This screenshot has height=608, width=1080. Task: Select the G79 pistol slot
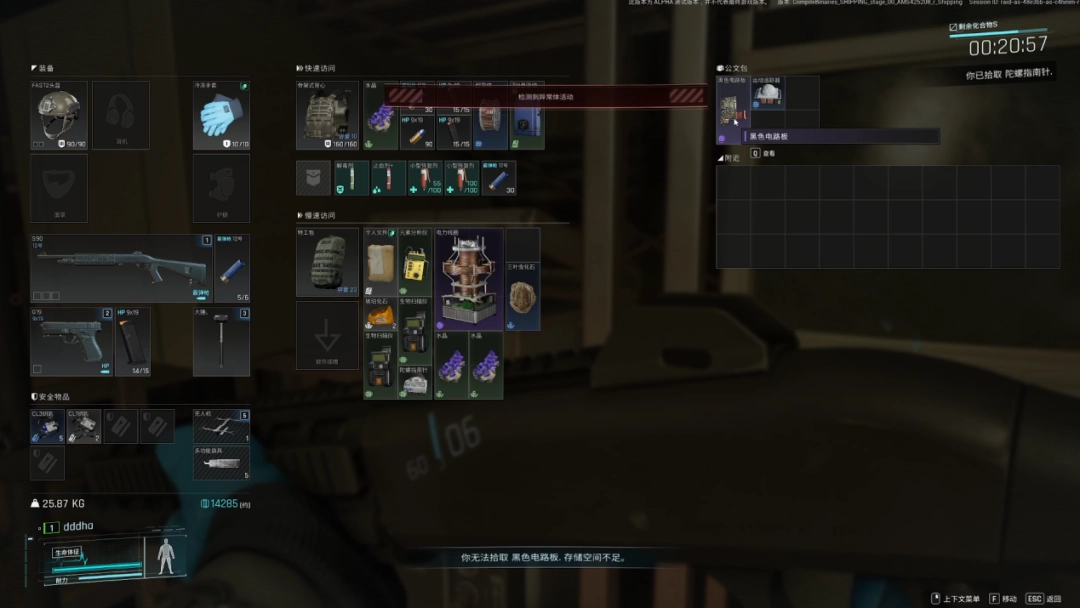pyautogui.click(x=68, y=341)
